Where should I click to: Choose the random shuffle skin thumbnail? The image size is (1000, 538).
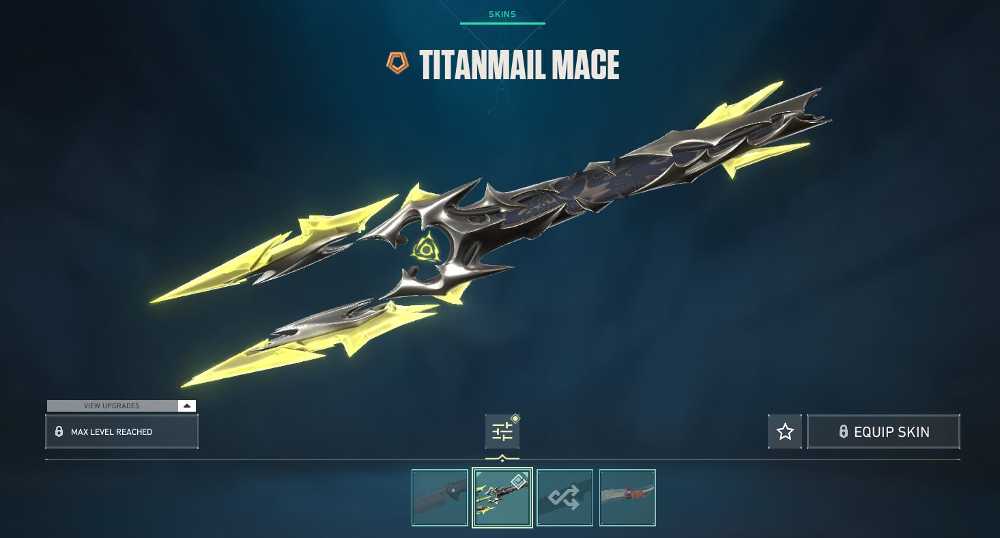pyautogui.click(x=565, y=497)
